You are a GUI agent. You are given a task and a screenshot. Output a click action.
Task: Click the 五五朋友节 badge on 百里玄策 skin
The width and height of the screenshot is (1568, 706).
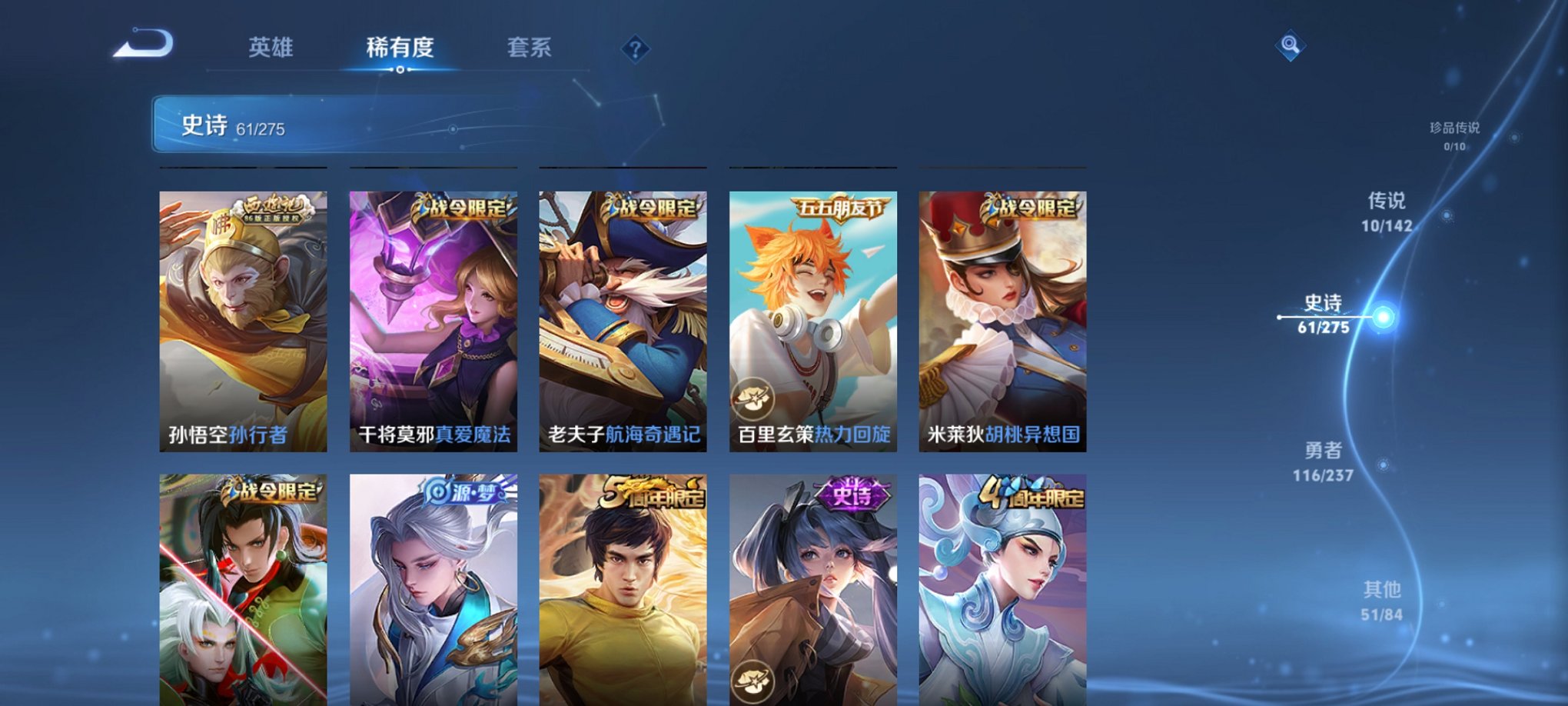[x=830, y=207]
